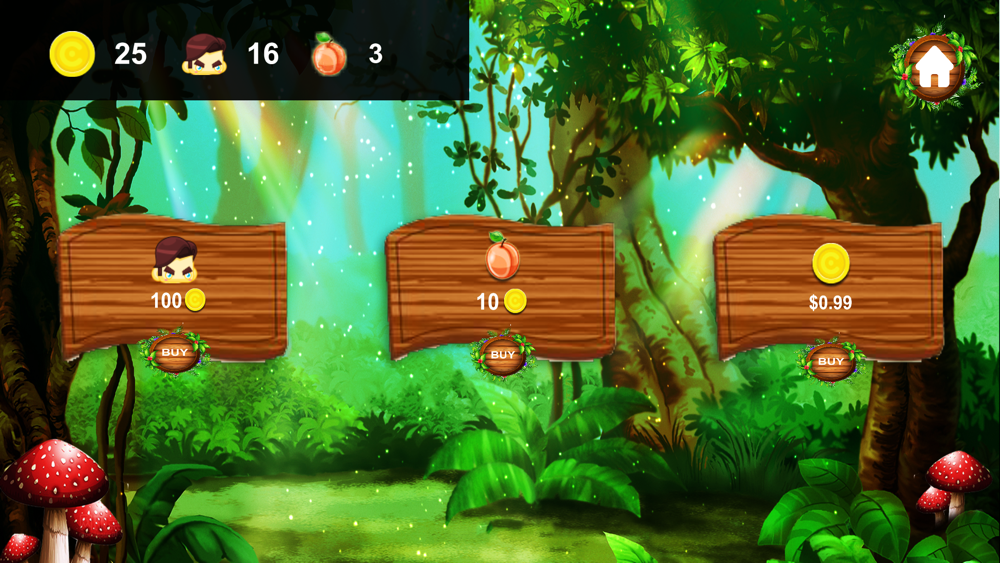Buy the coin pack for $0.99
This screenshot has height=563, width=1000.
[x=830, y=361]
